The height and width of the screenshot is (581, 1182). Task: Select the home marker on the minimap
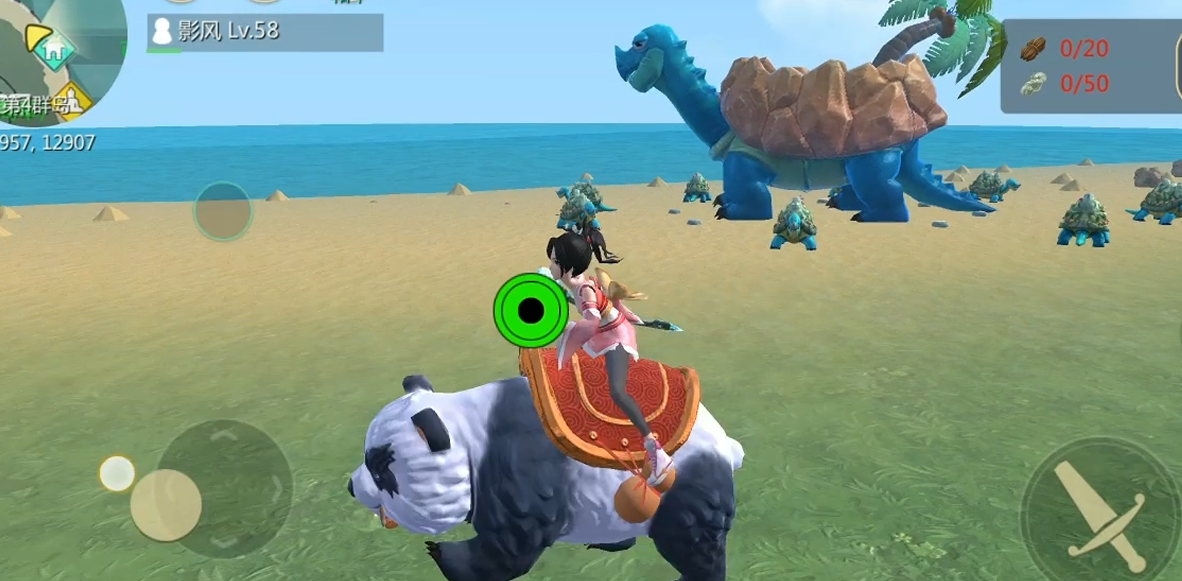tap(56, 45)
